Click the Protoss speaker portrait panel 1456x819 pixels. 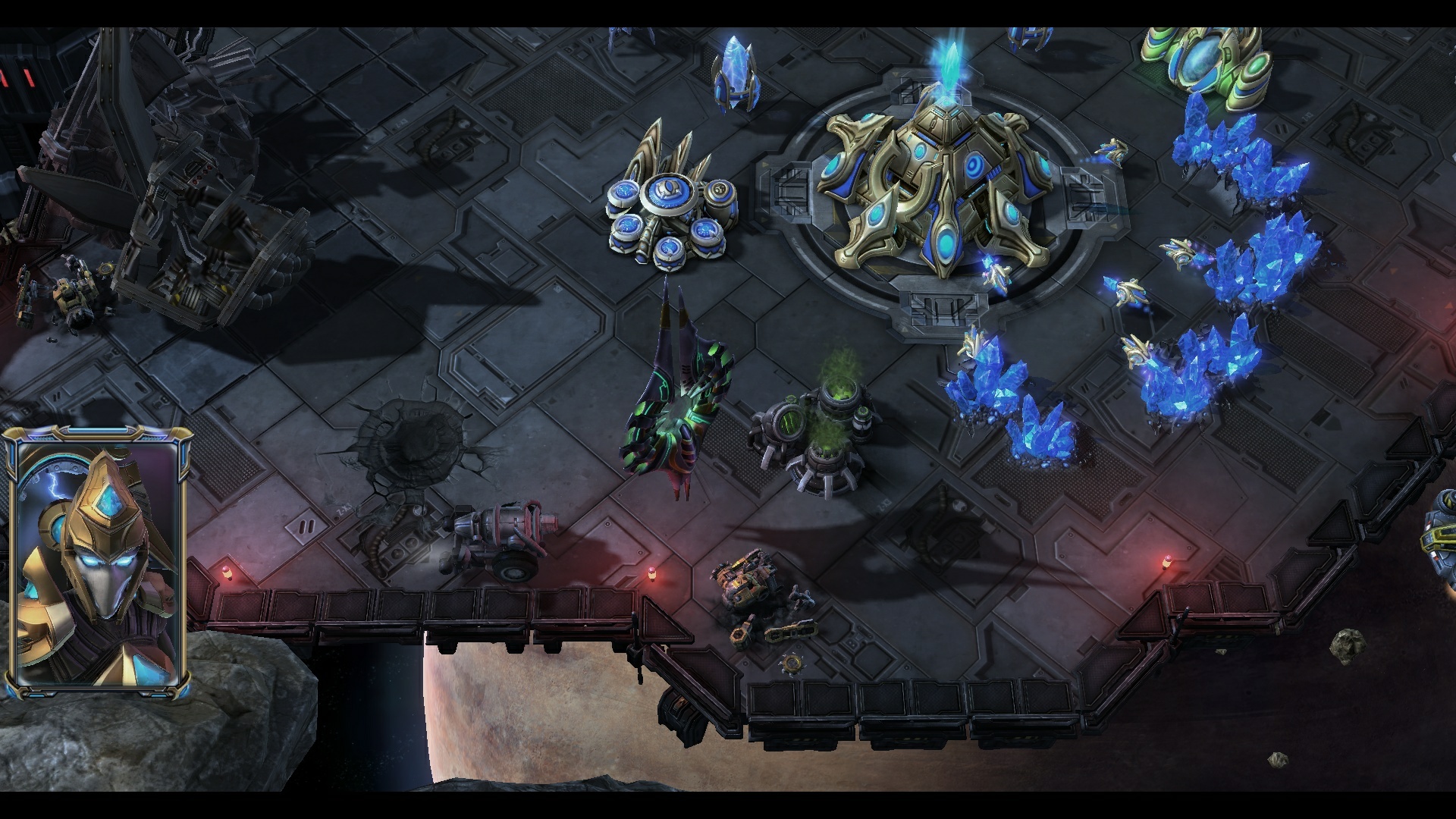97,561
